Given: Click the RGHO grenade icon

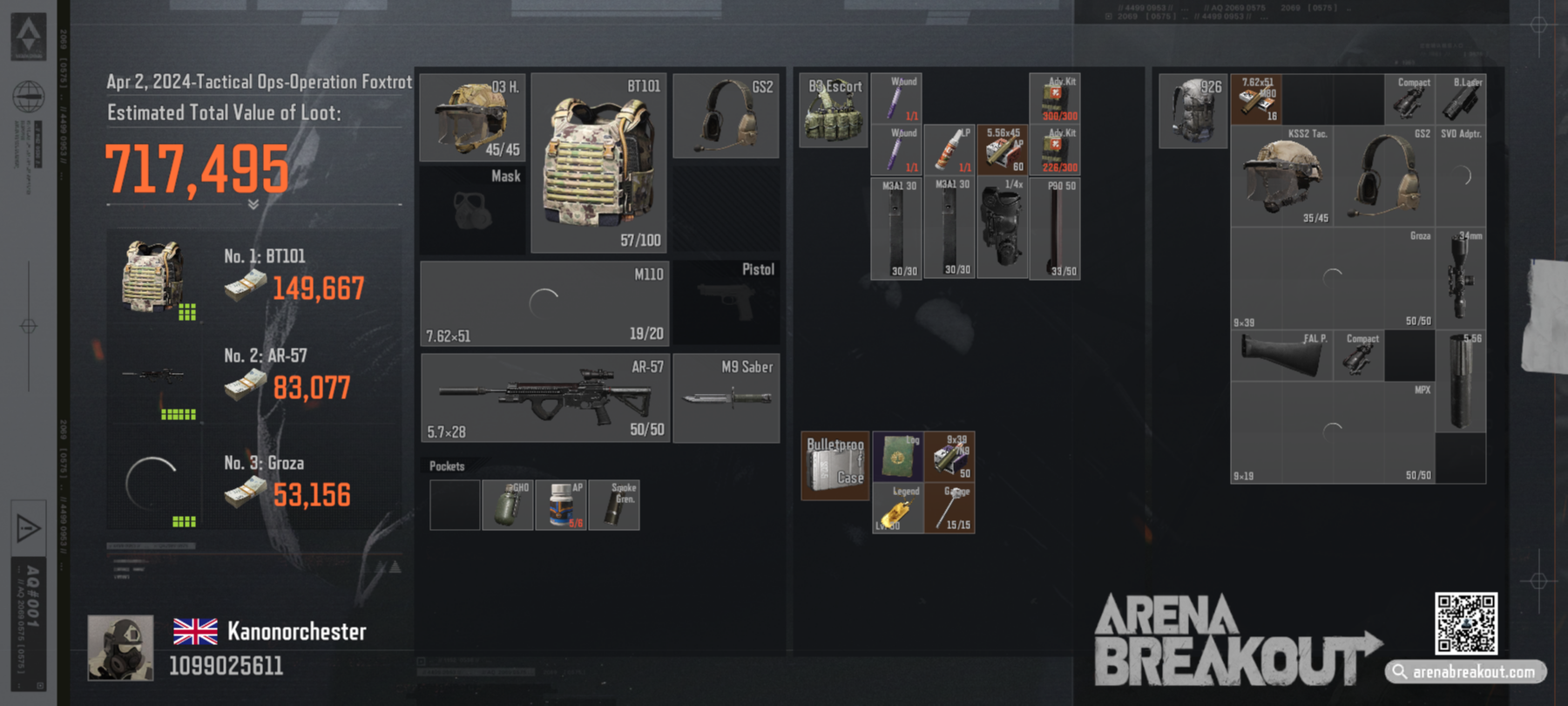Looking at the screenshot, I should click(x=509, y=504).
